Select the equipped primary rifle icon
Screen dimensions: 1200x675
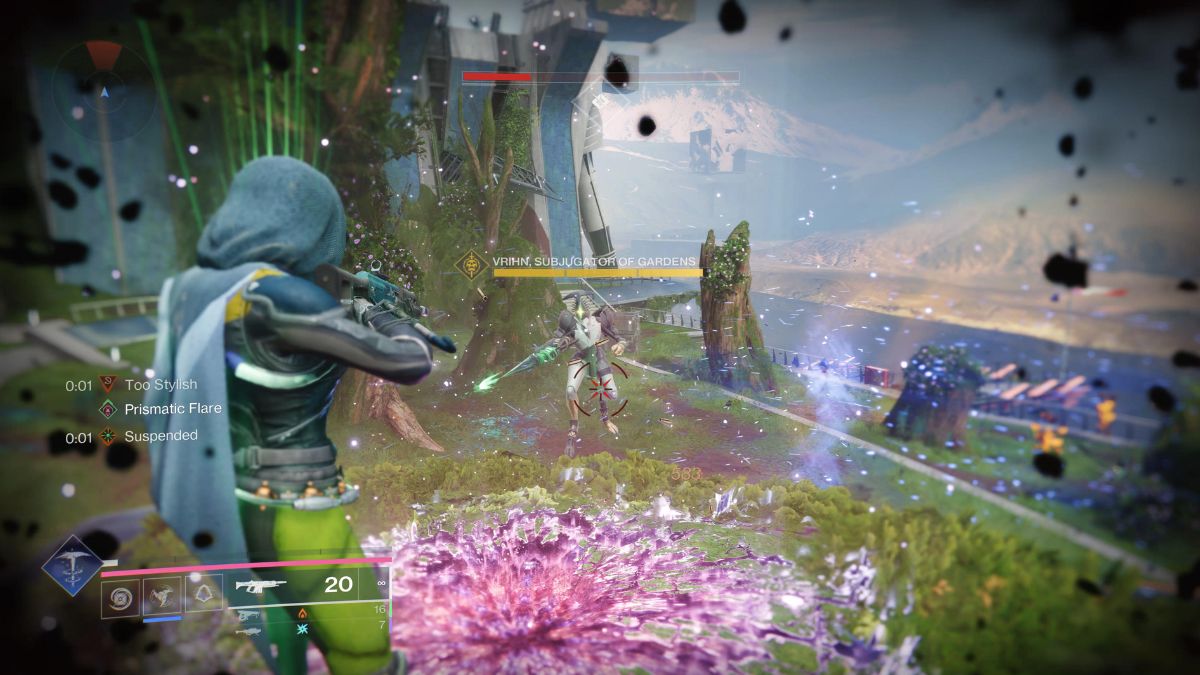259,586
